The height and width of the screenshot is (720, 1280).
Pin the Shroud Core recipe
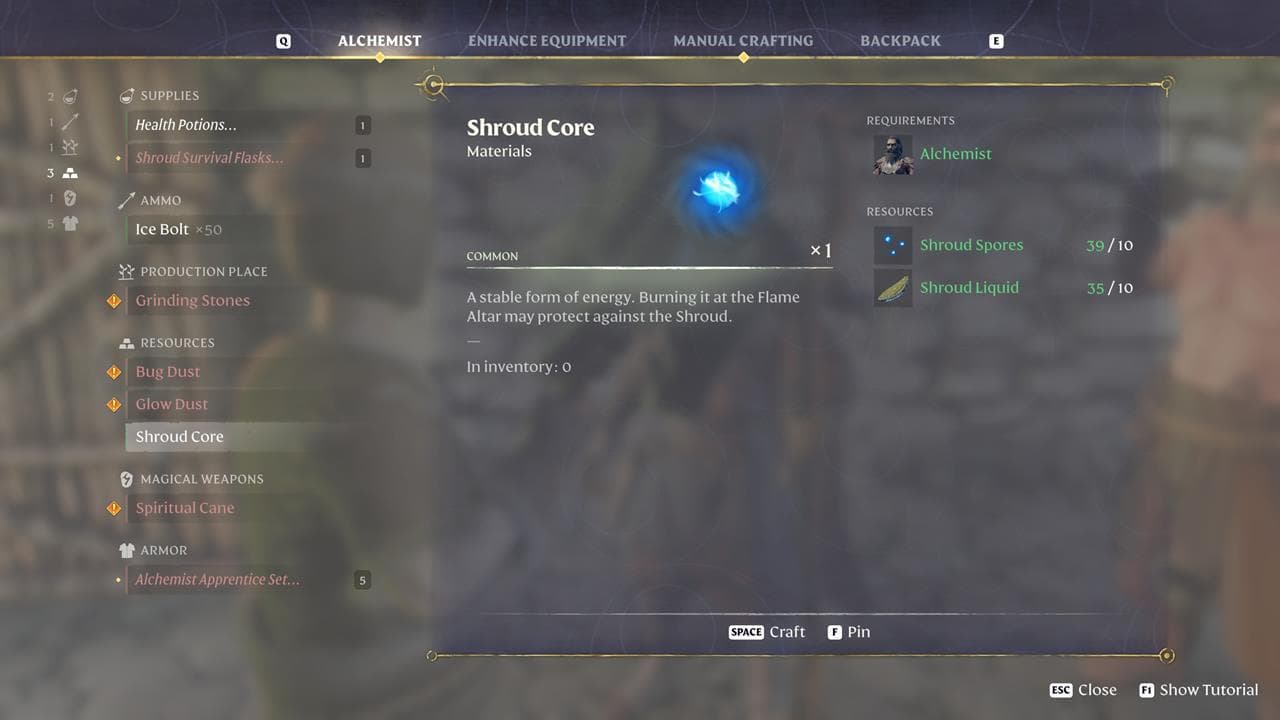click(x=849, y=631)
